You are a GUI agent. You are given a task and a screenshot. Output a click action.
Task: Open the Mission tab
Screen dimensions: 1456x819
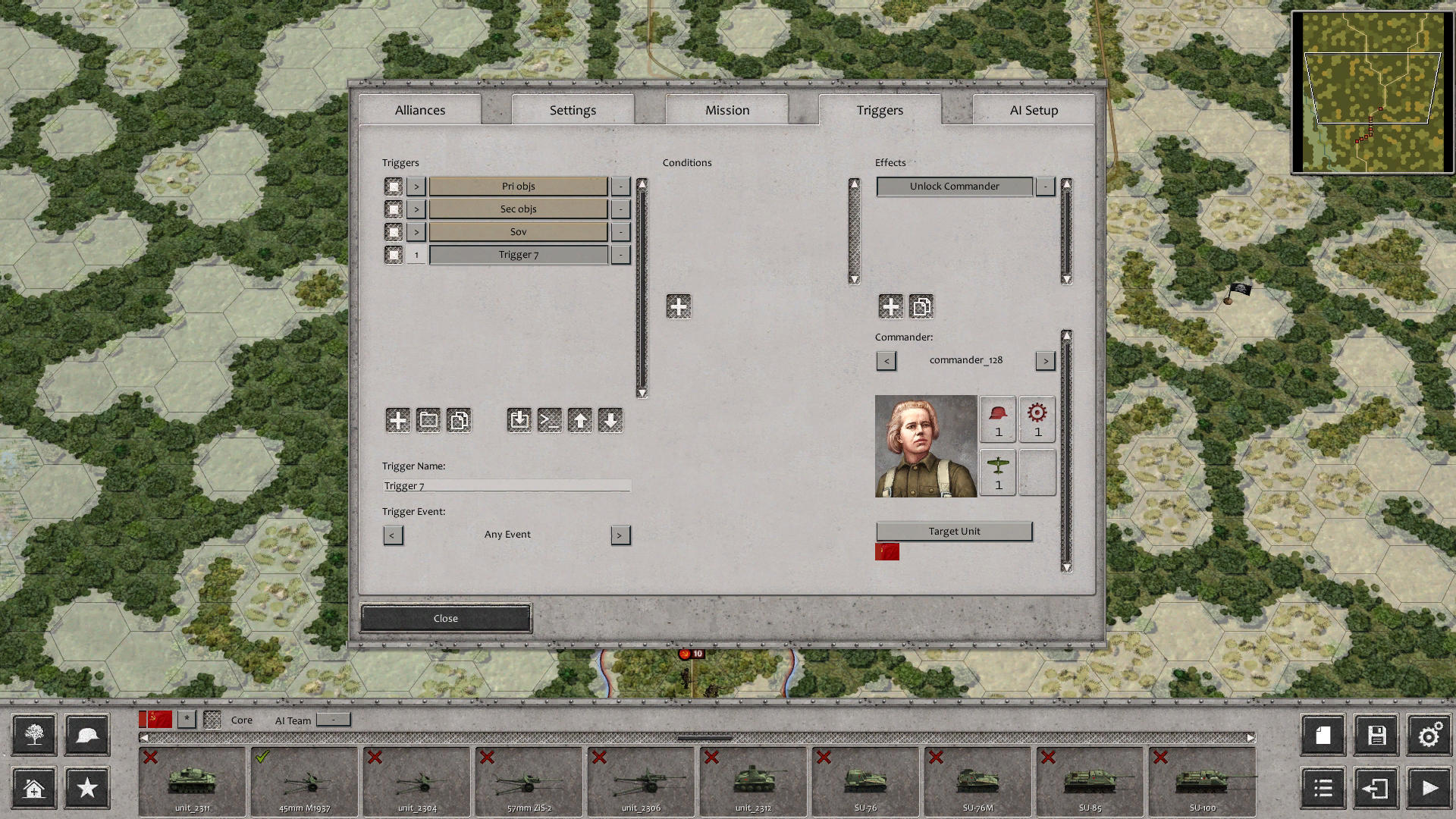pyautogui.click(x=726, y=109)
